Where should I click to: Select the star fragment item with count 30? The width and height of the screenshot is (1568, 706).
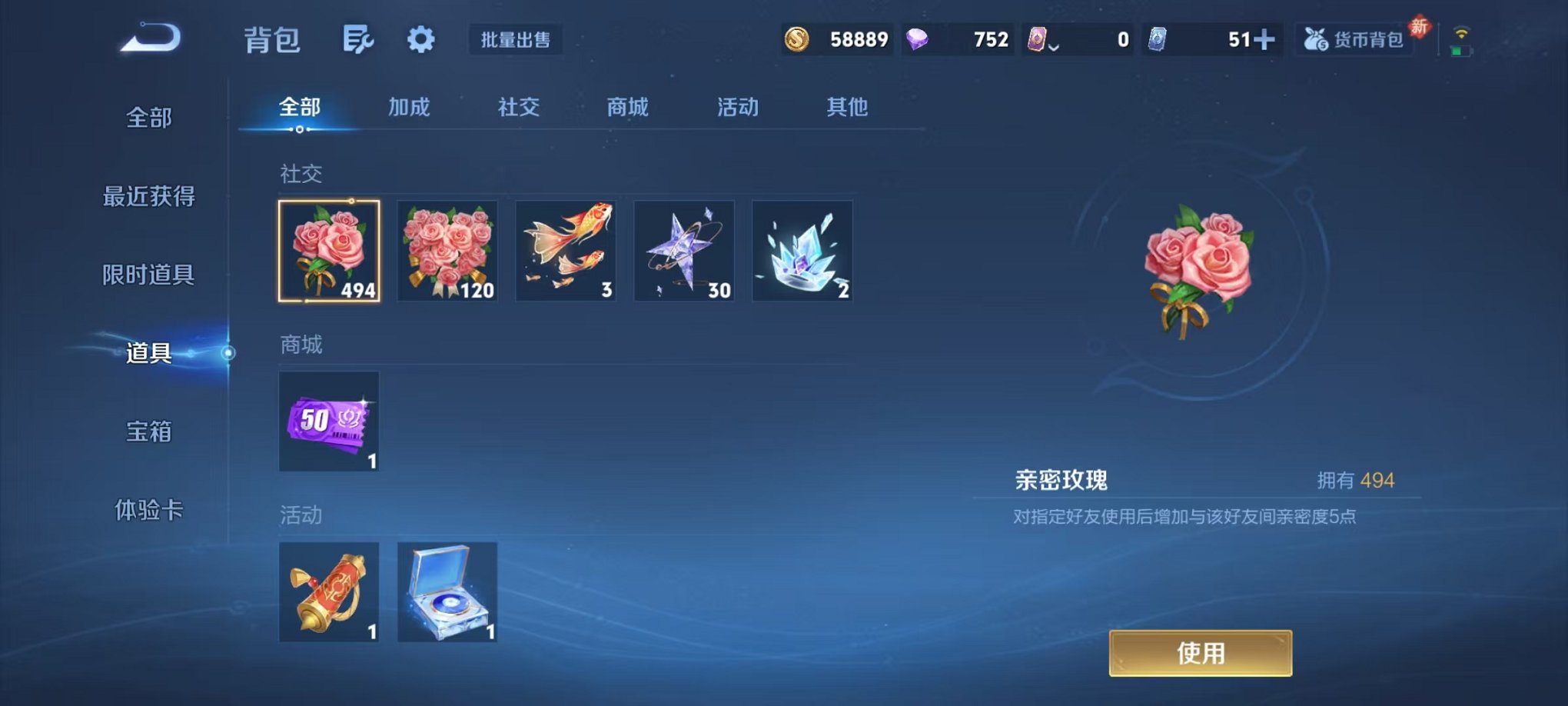683,251
